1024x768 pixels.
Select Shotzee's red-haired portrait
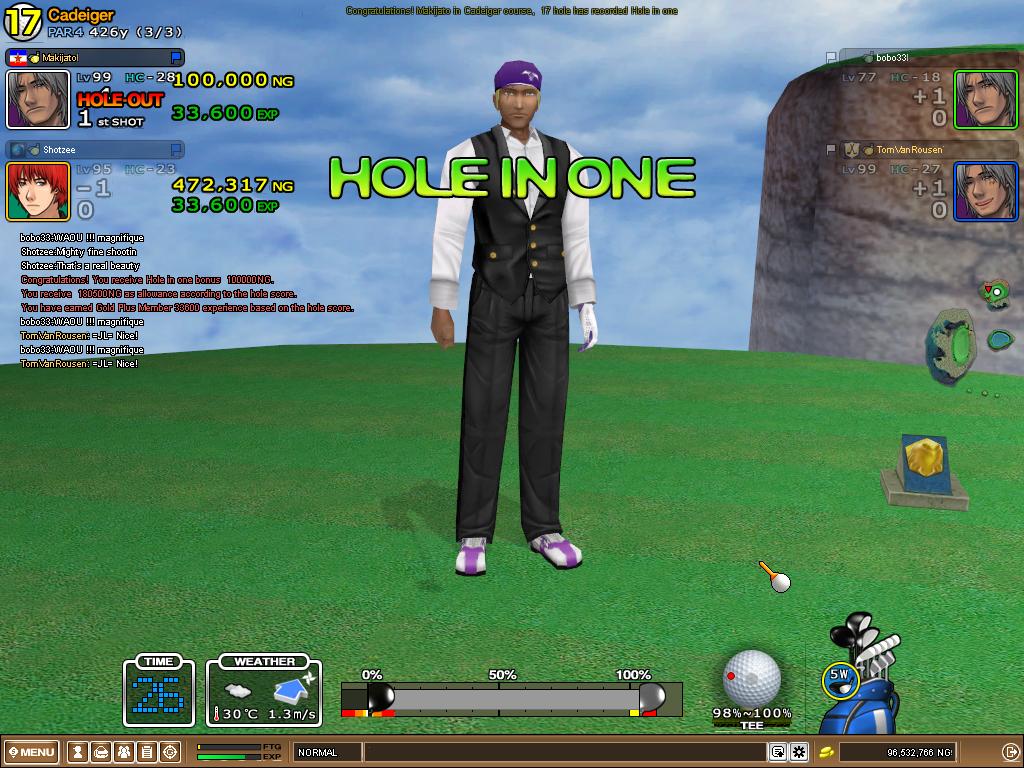[38, 191]
